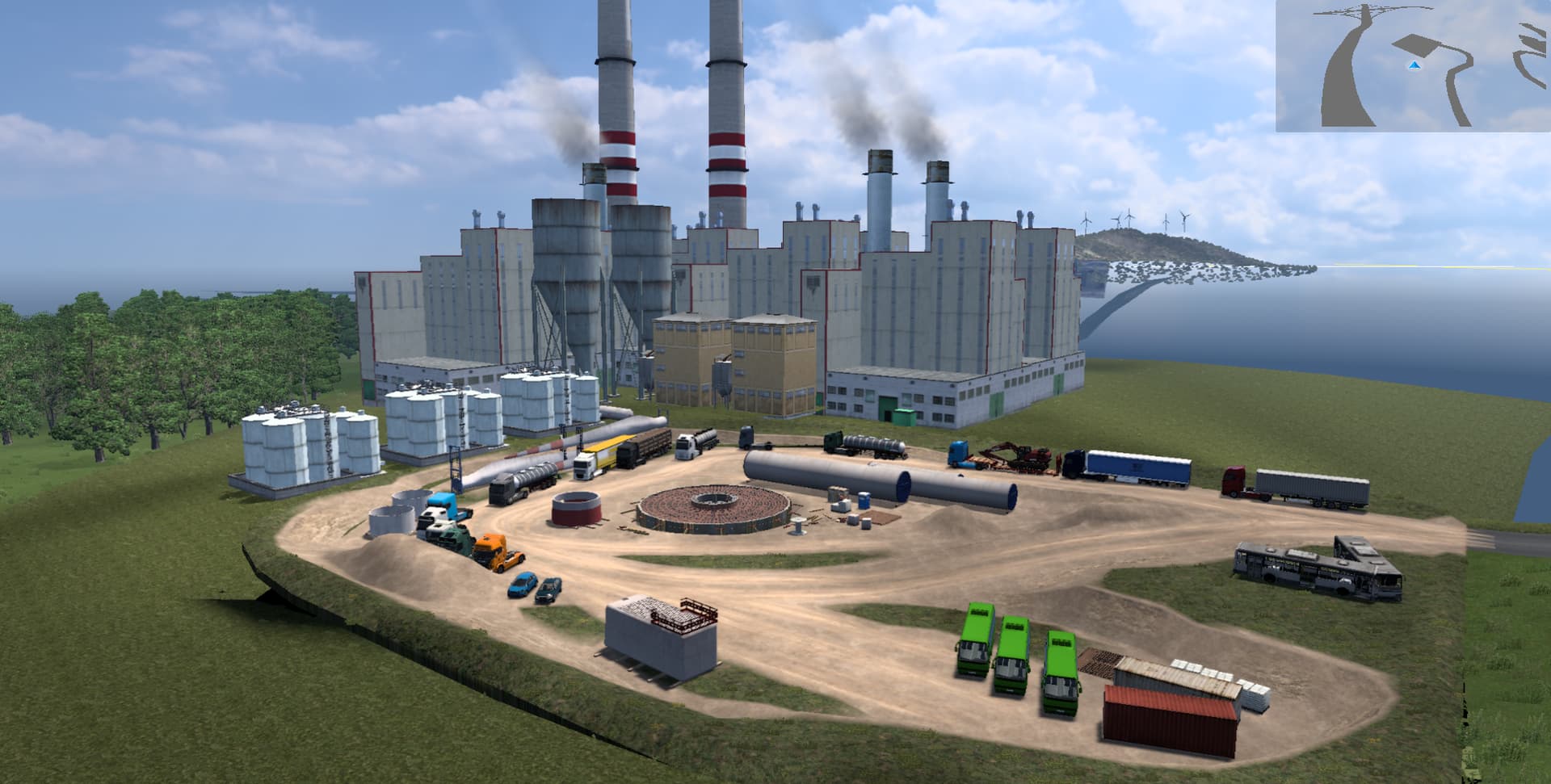Select the blue player arrow on minimap

point(1414,65)
